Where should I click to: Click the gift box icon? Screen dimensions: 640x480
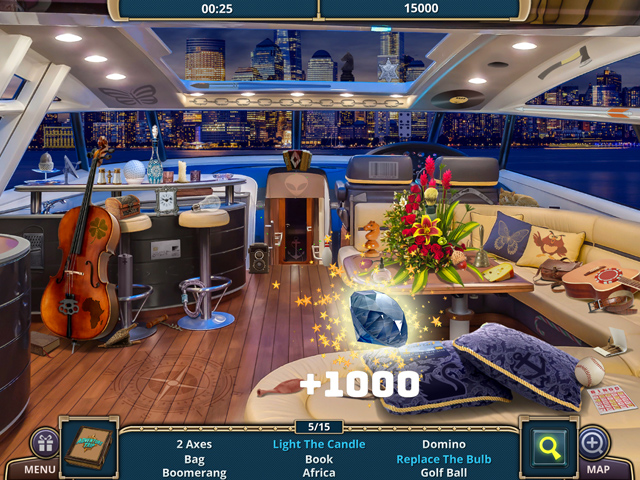coord(44,443)
